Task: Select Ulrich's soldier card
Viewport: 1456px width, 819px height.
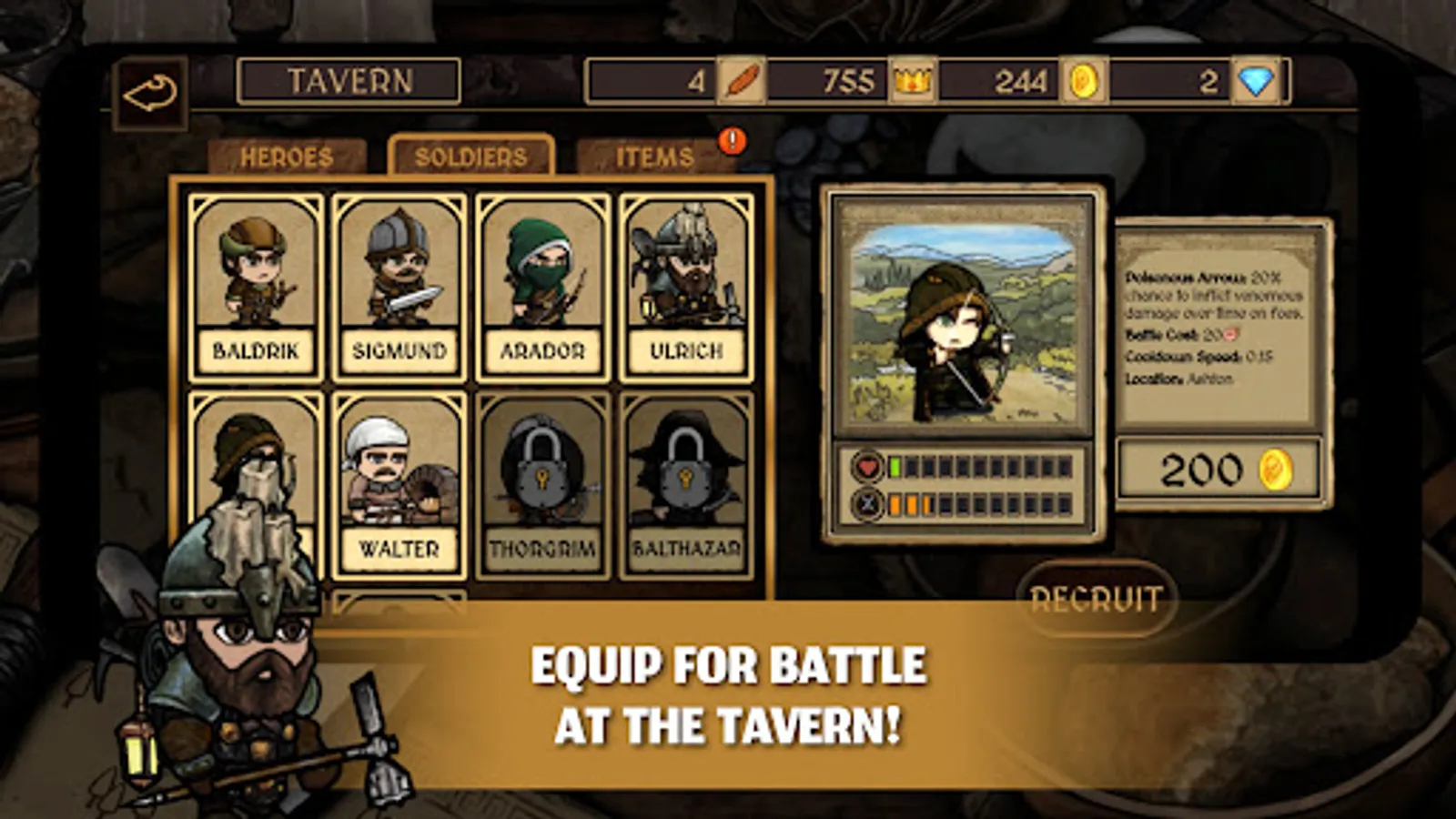Action: [x=689, y=282]
